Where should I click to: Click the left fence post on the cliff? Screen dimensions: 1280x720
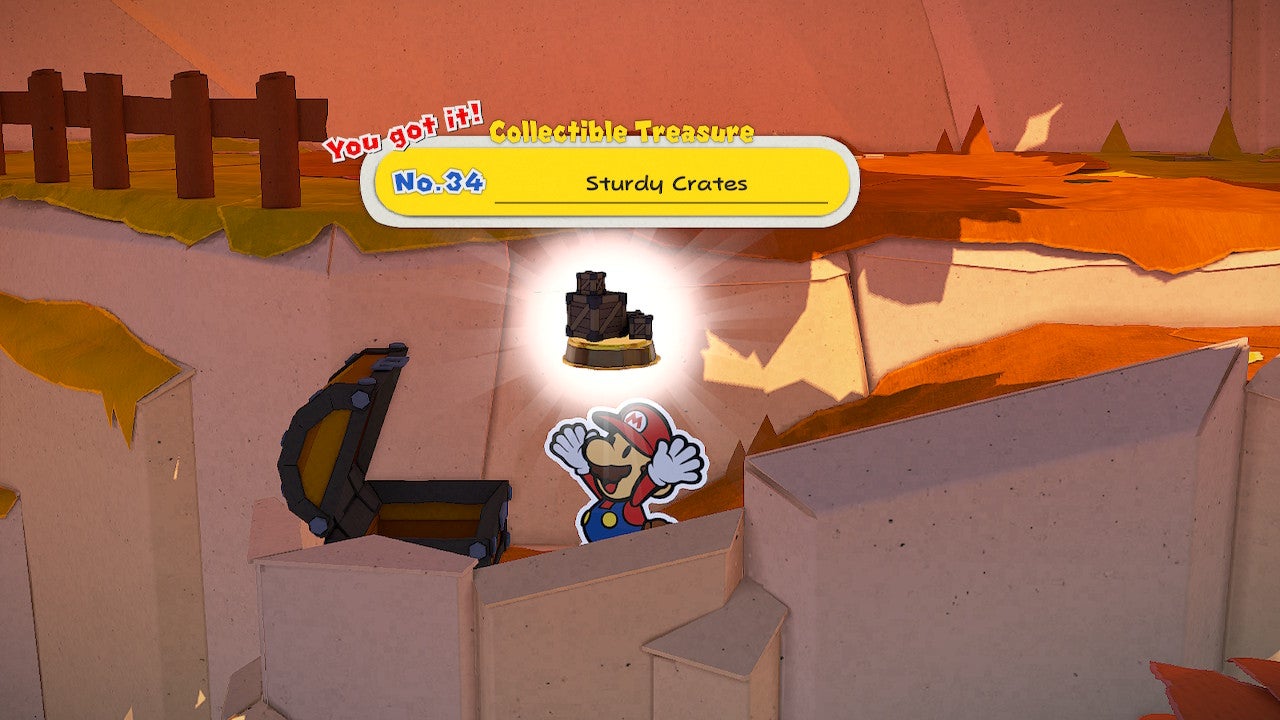point(45,120)
